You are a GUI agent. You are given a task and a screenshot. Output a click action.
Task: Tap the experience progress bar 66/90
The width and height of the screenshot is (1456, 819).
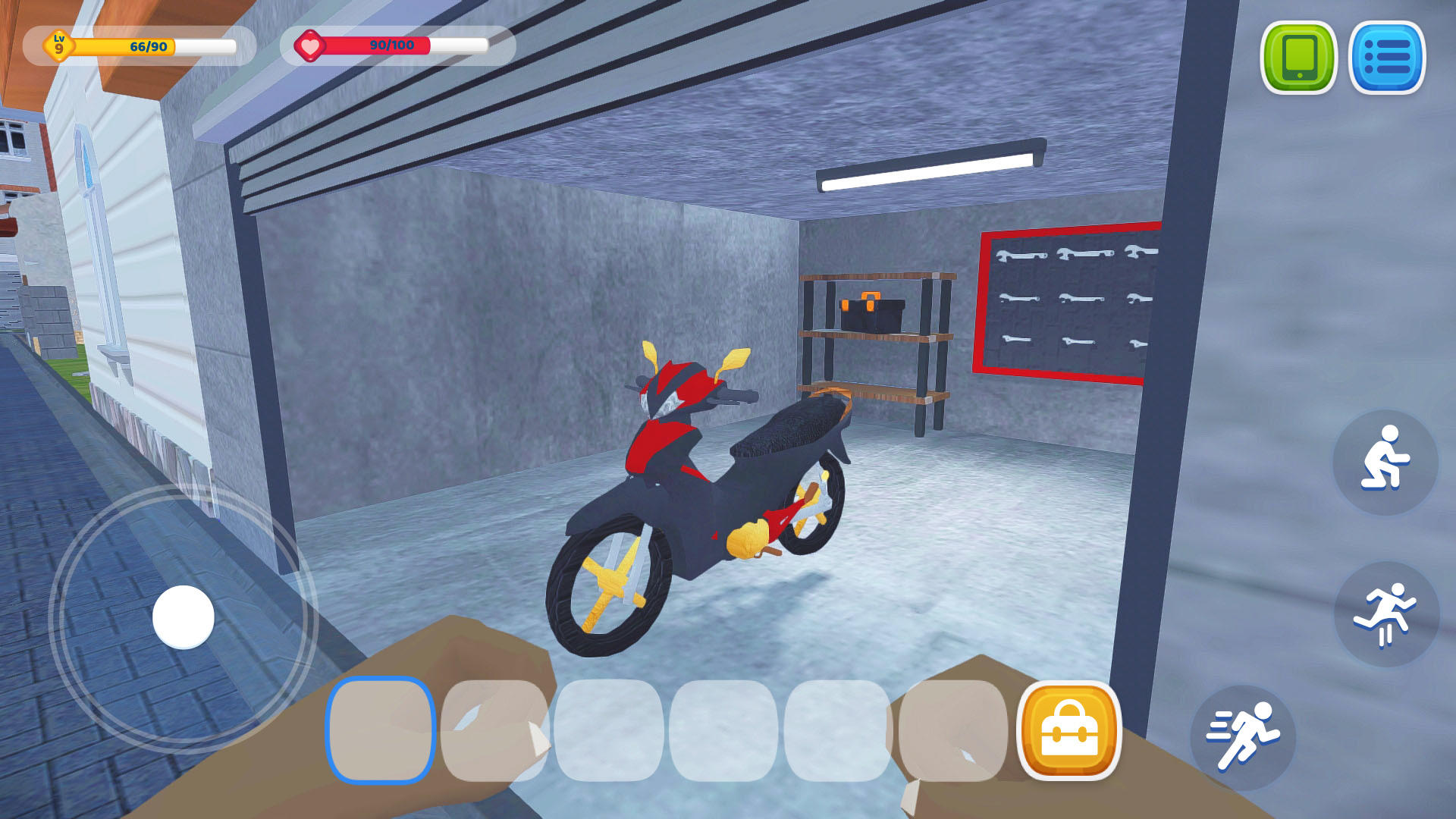(152, 46)
